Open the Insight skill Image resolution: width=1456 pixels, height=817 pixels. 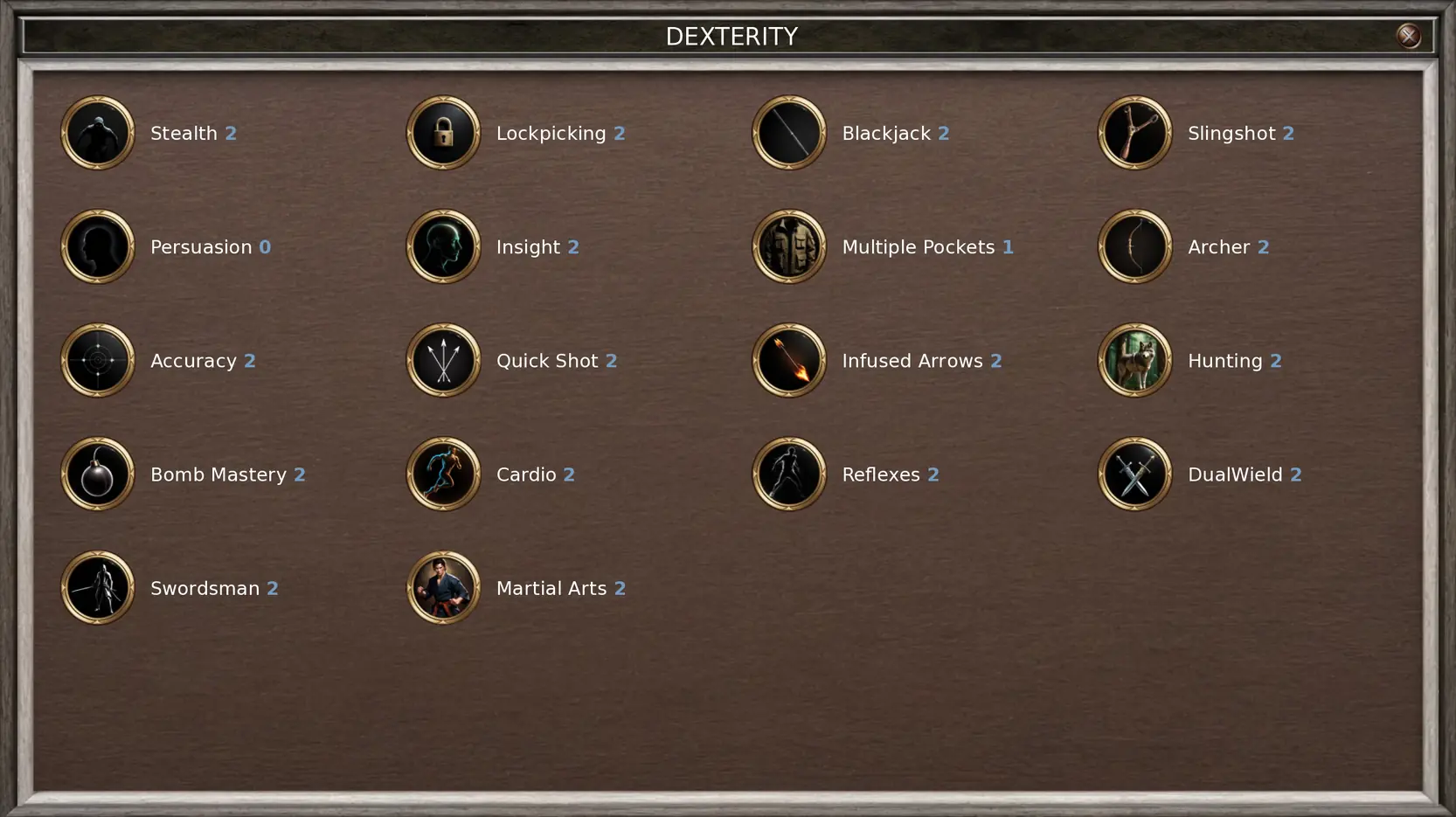pos(443,246)
